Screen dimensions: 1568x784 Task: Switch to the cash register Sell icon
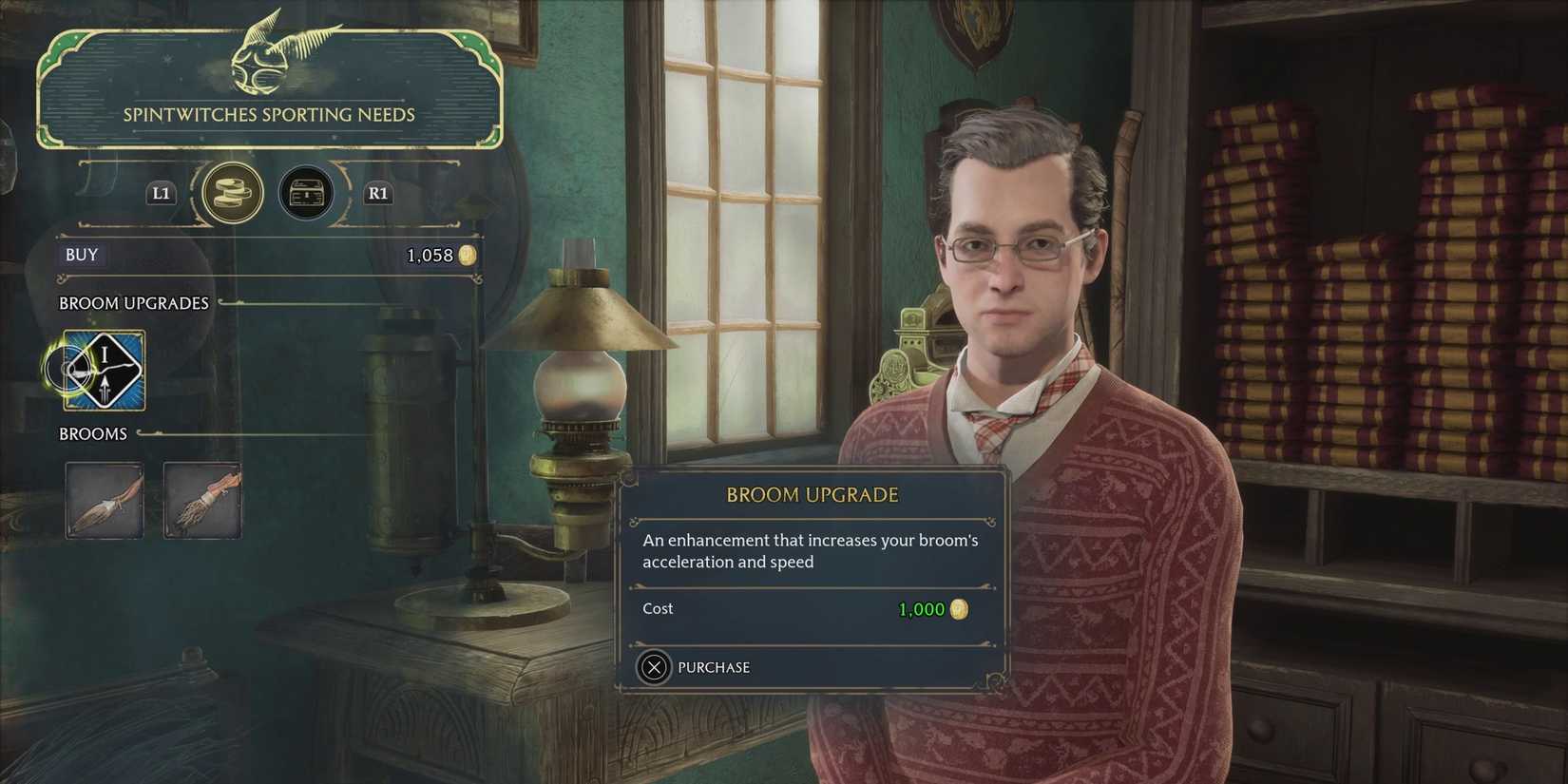point(305,193)
